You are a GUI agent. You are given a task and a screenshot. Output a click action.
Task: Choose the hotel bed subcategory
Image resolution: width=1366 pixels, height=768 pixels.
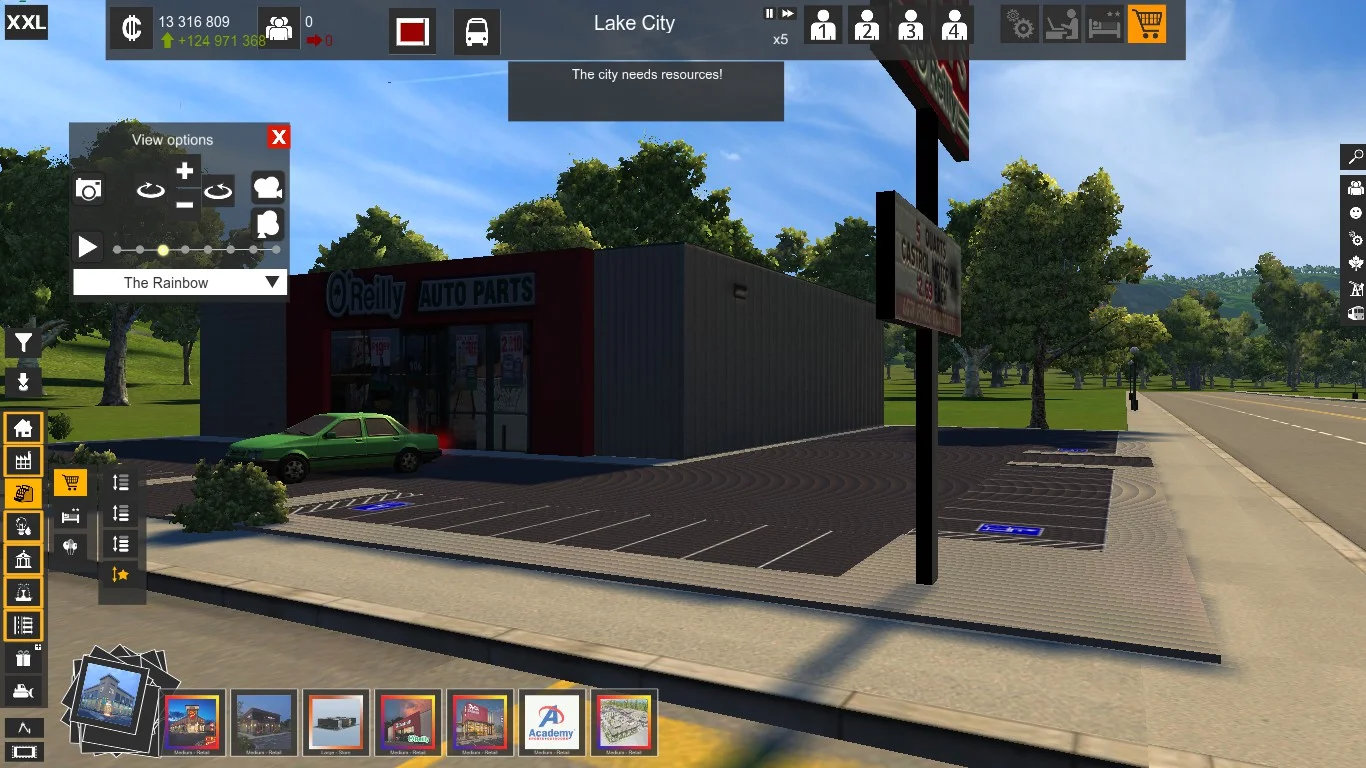(70, 516)
